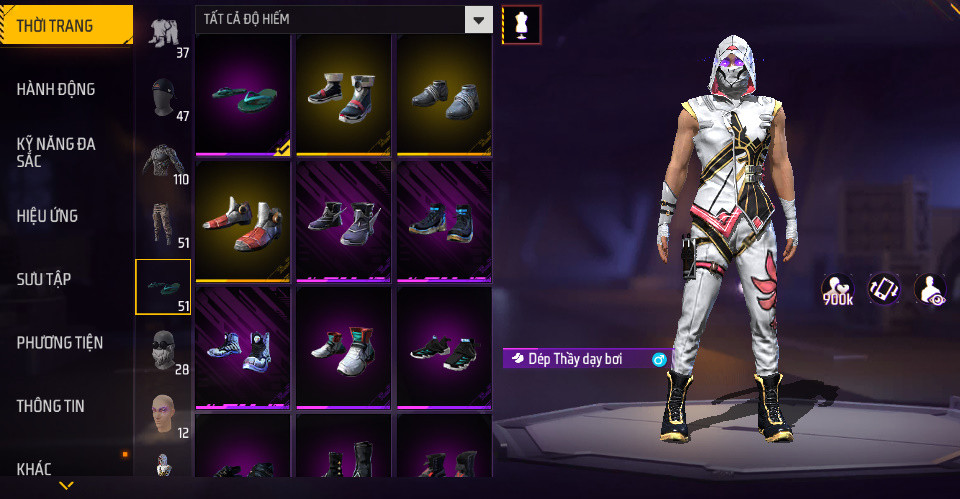Image resolution: width=960 pixels, height=499 pixels.
Task: Open the shirt category with 110 items
Action: 163,160
